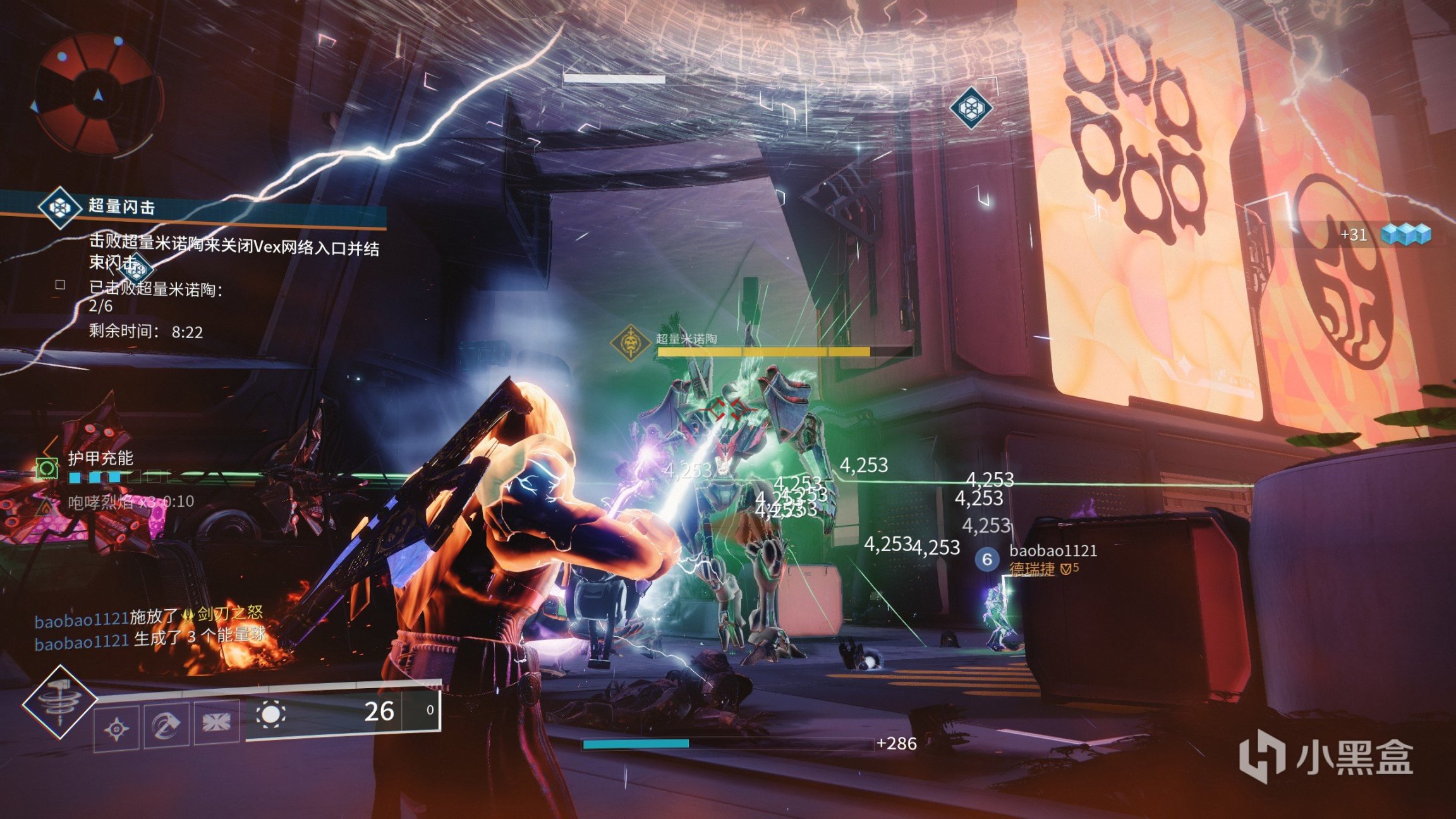Trigger the melee ability icon
The height and width of the screenshot is (819, 1456).
tap(166, 724)
